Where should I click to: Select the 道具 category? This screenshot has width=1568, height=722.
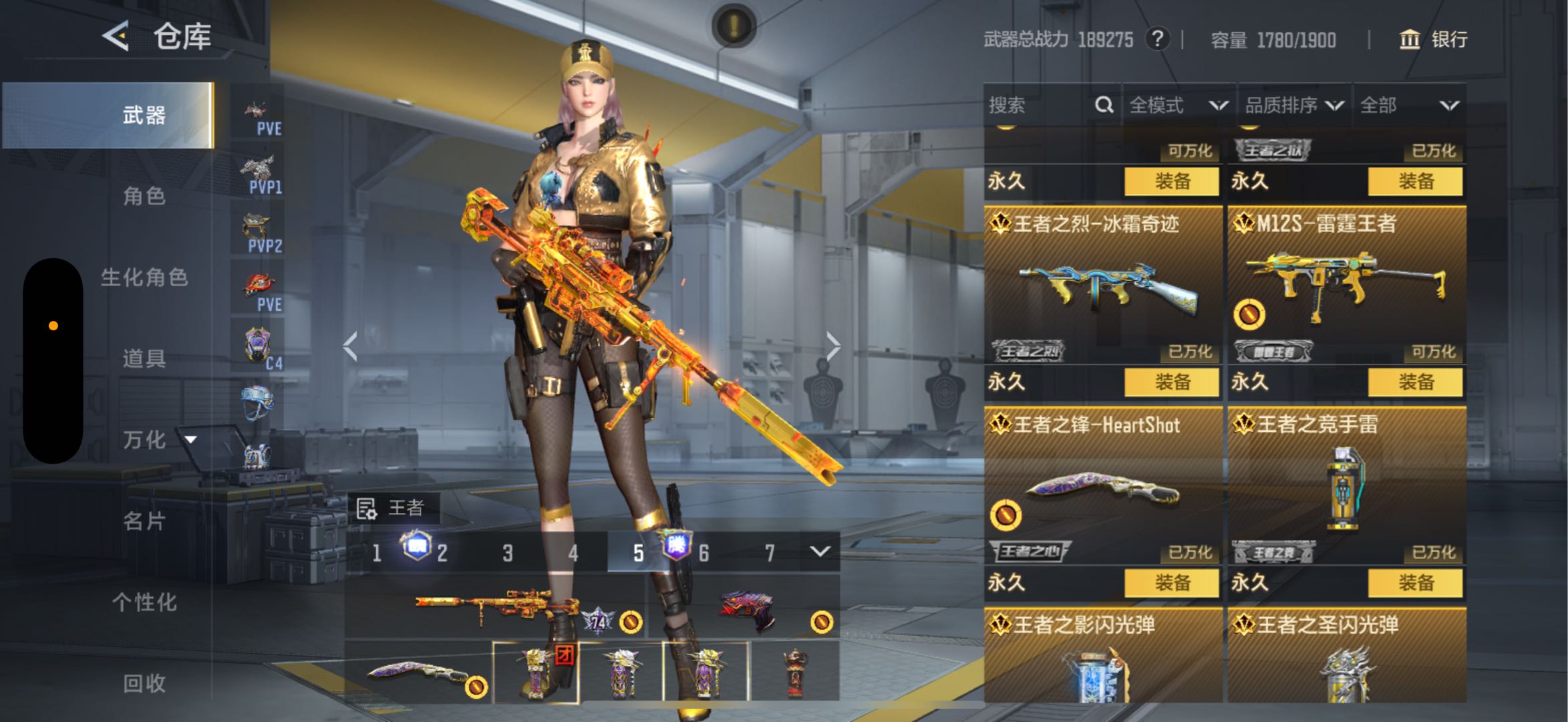[144, 358]
